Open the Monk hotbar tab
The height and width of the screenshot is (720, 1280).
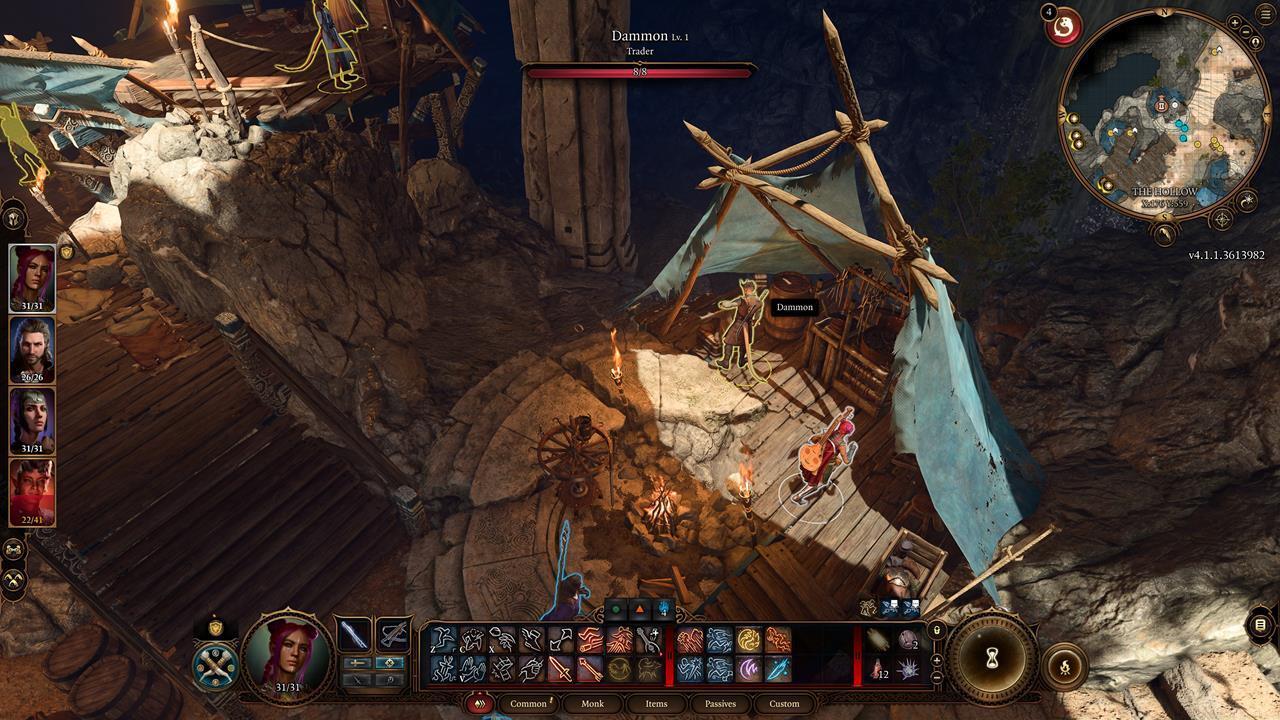(592, 704)
